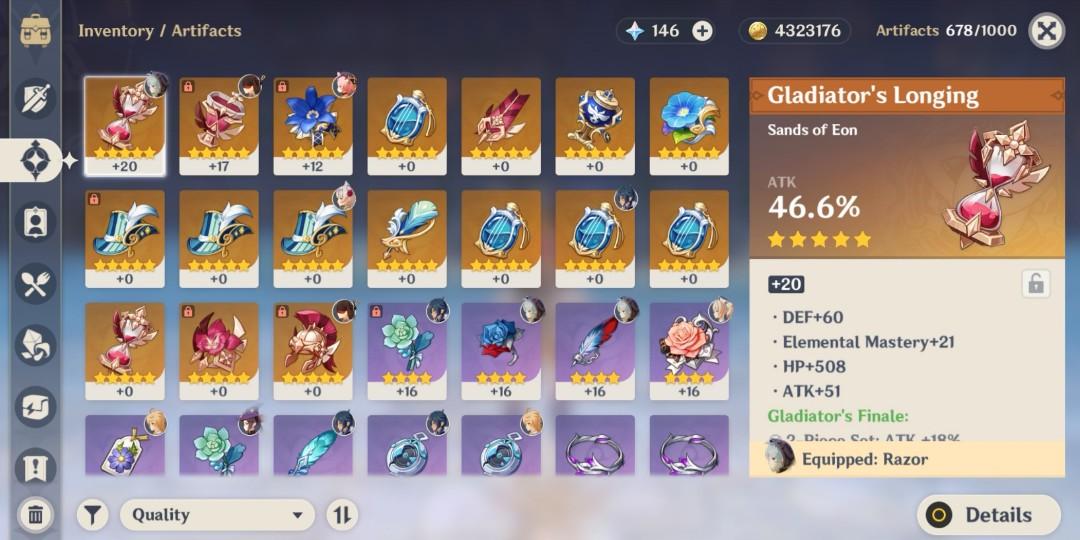Open the Details view for the selected artifact

click(x=988, y=515)
